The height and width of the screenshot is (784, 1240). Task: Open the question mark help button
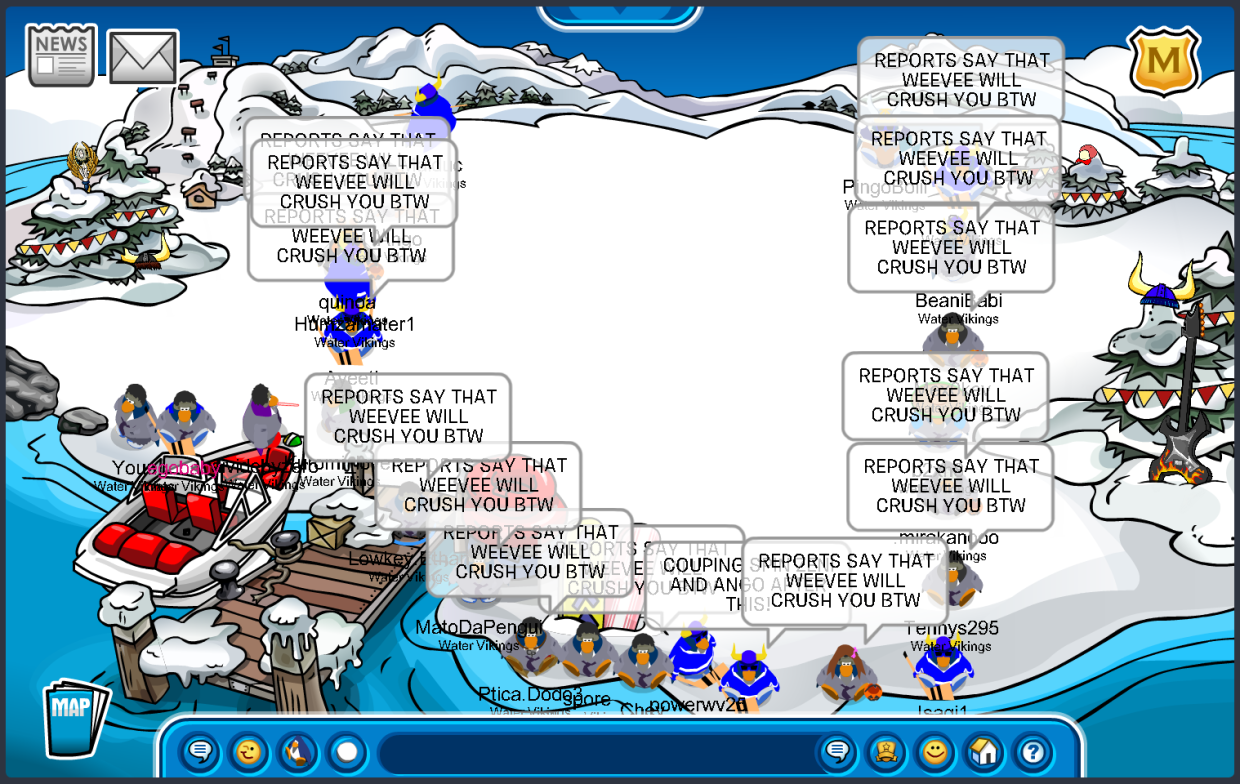pos(1033,751)
